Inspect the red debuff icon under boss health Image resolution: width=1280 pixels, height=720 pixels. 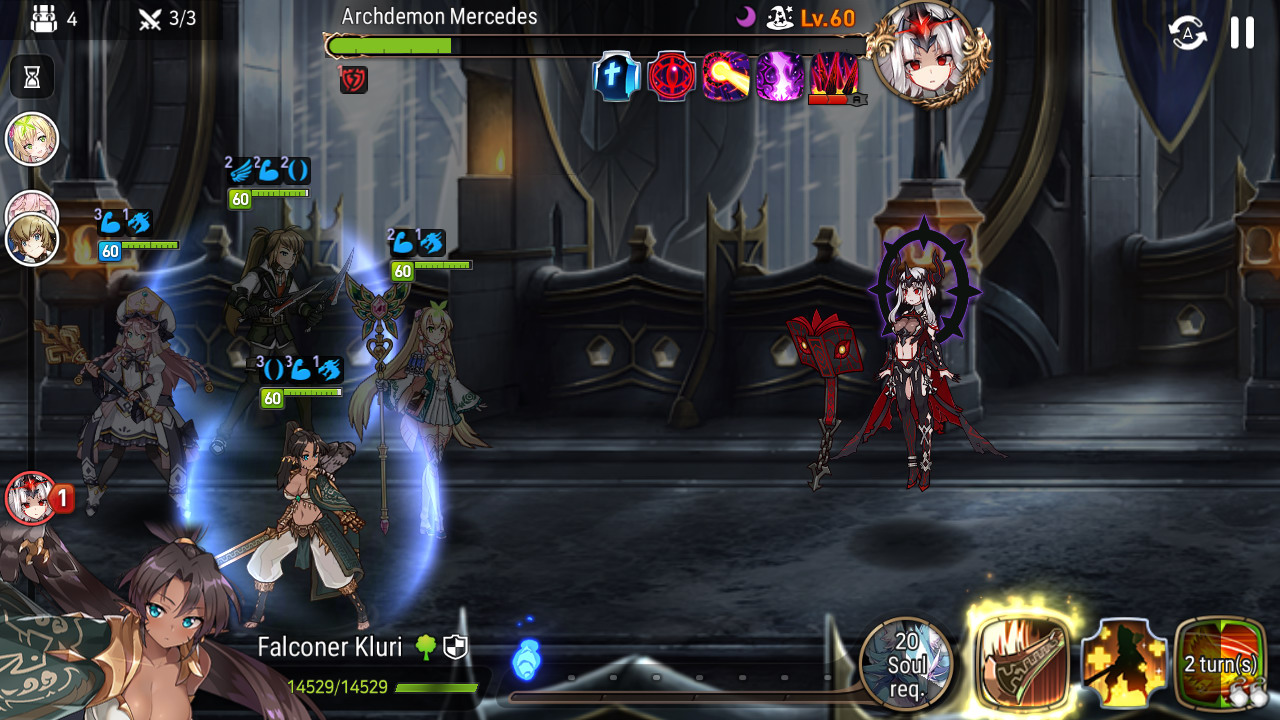(x=354, y=80)
